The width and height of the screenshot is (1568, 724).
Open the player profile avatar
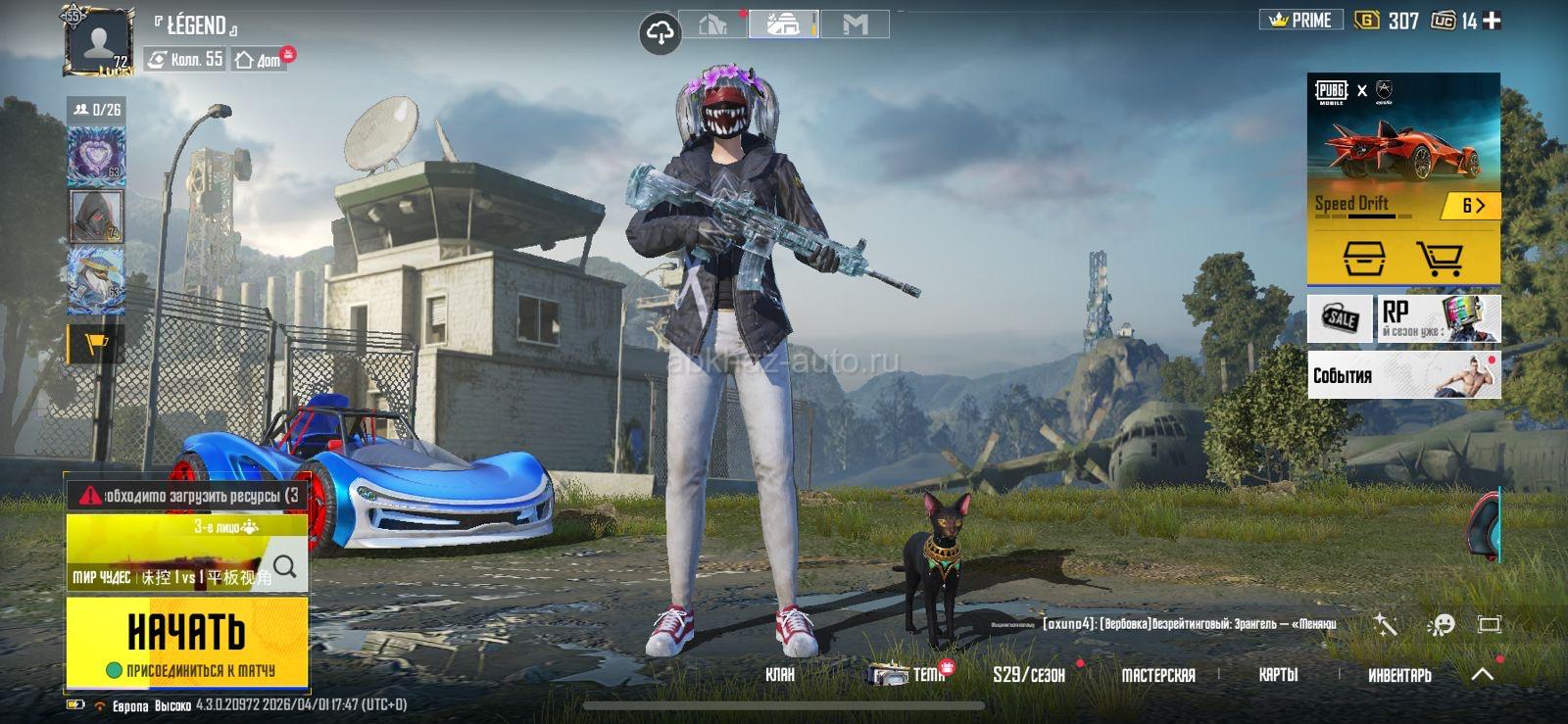tap(98, 41)
